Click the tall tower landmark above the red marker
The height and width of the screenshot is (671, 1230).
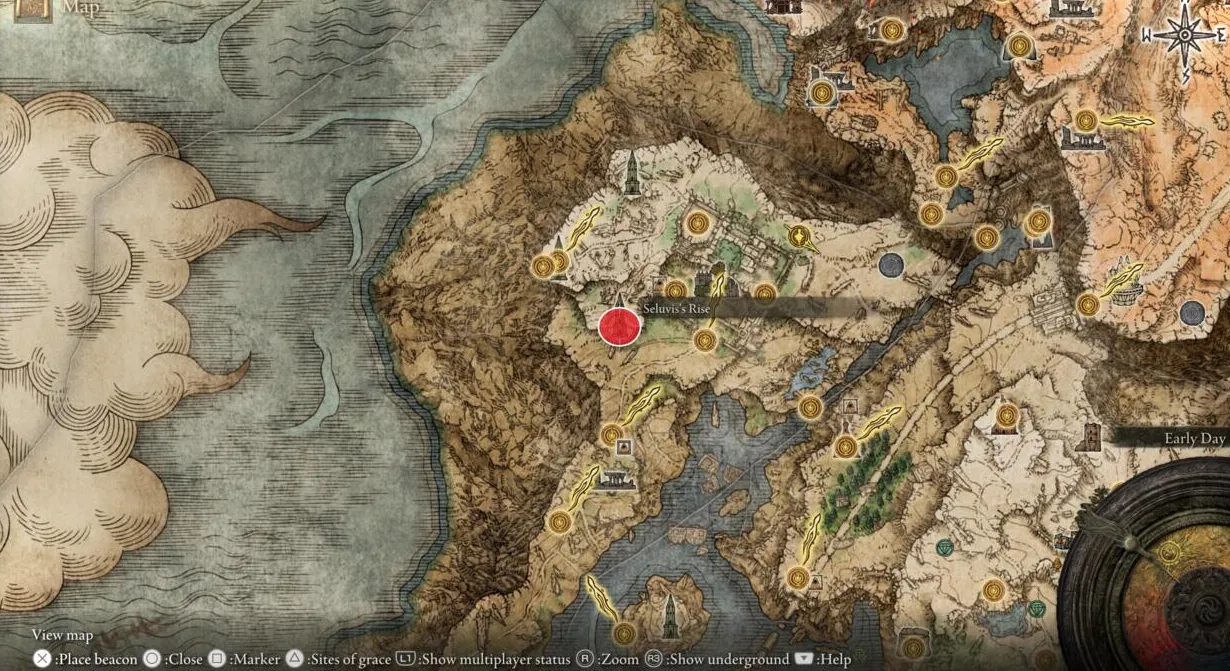pyautogui.click(x=632, y=173)
